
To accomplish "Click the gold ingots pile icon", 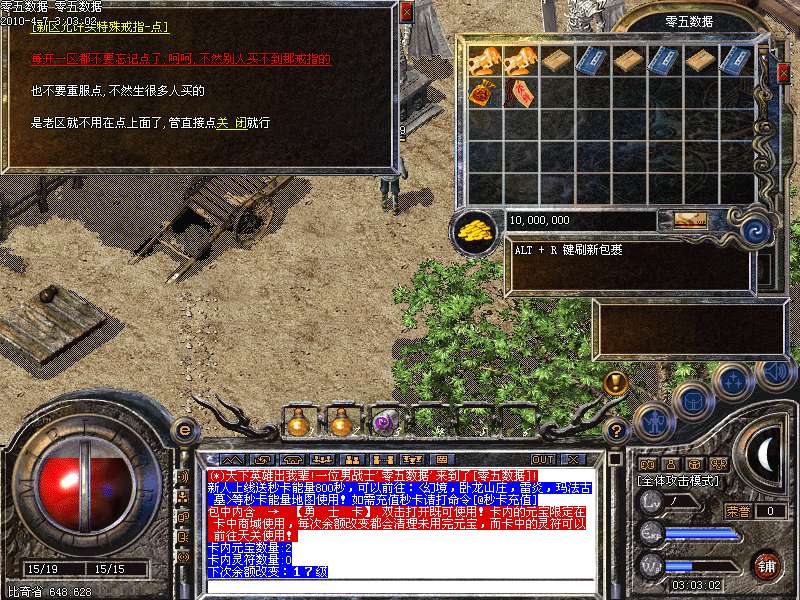I will pos(476,229).
